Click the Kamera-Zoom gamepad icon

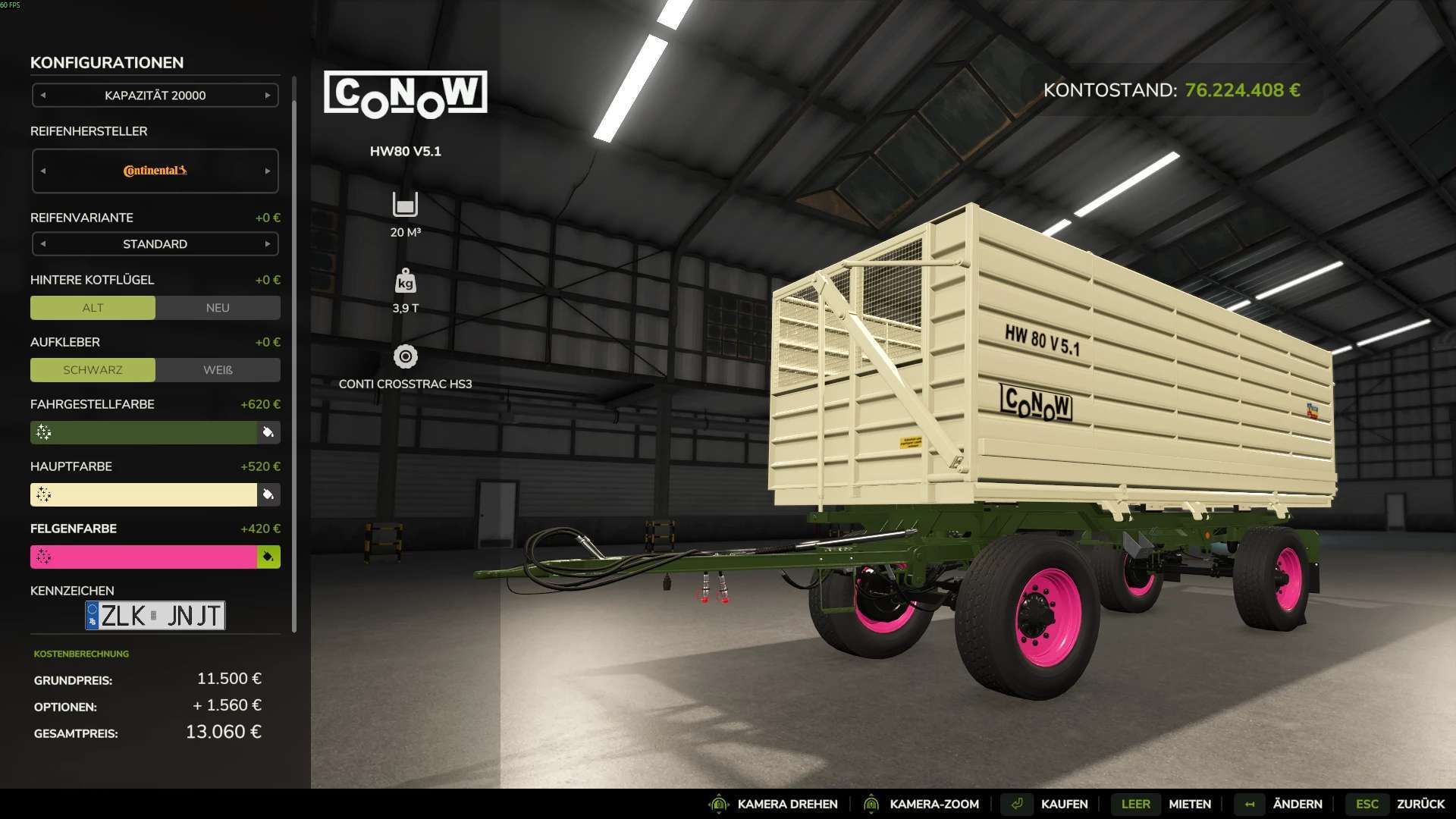coord(871,804)
